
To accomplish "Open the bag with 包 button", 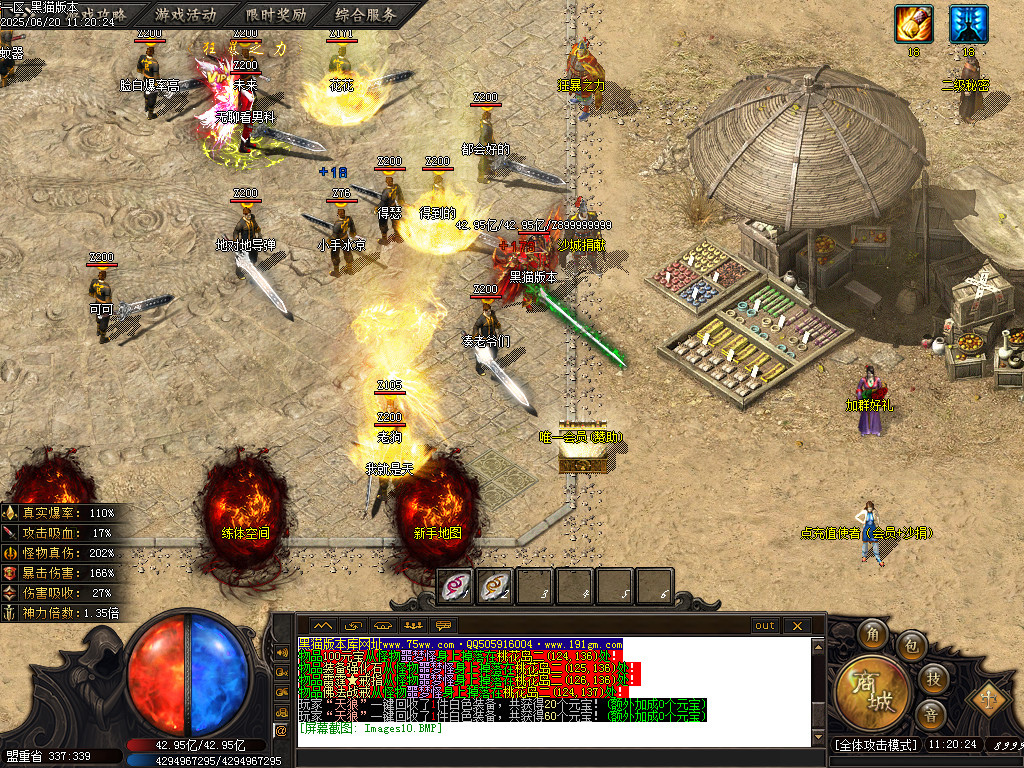I will [x=910, y=645].
